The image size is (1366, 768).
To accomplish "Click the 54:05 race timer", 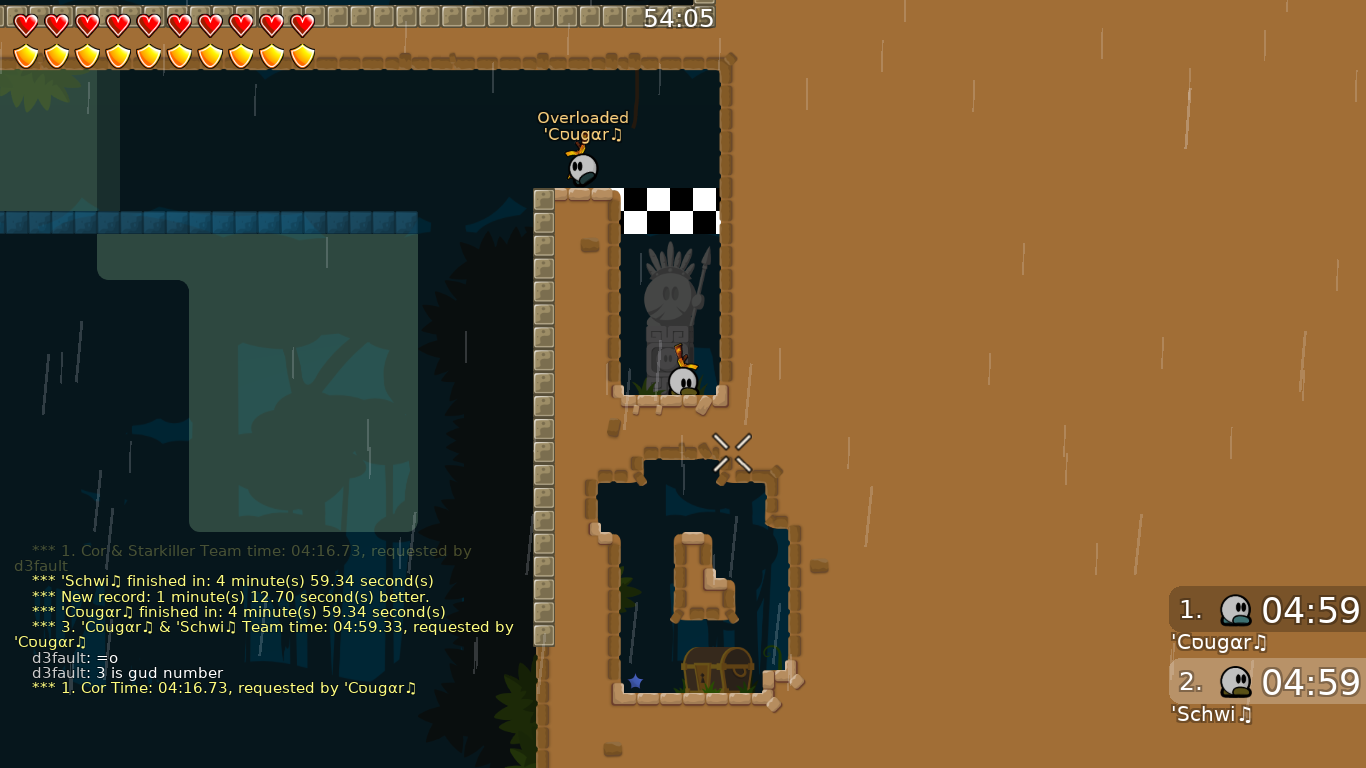I will click(x=682, y=17).
